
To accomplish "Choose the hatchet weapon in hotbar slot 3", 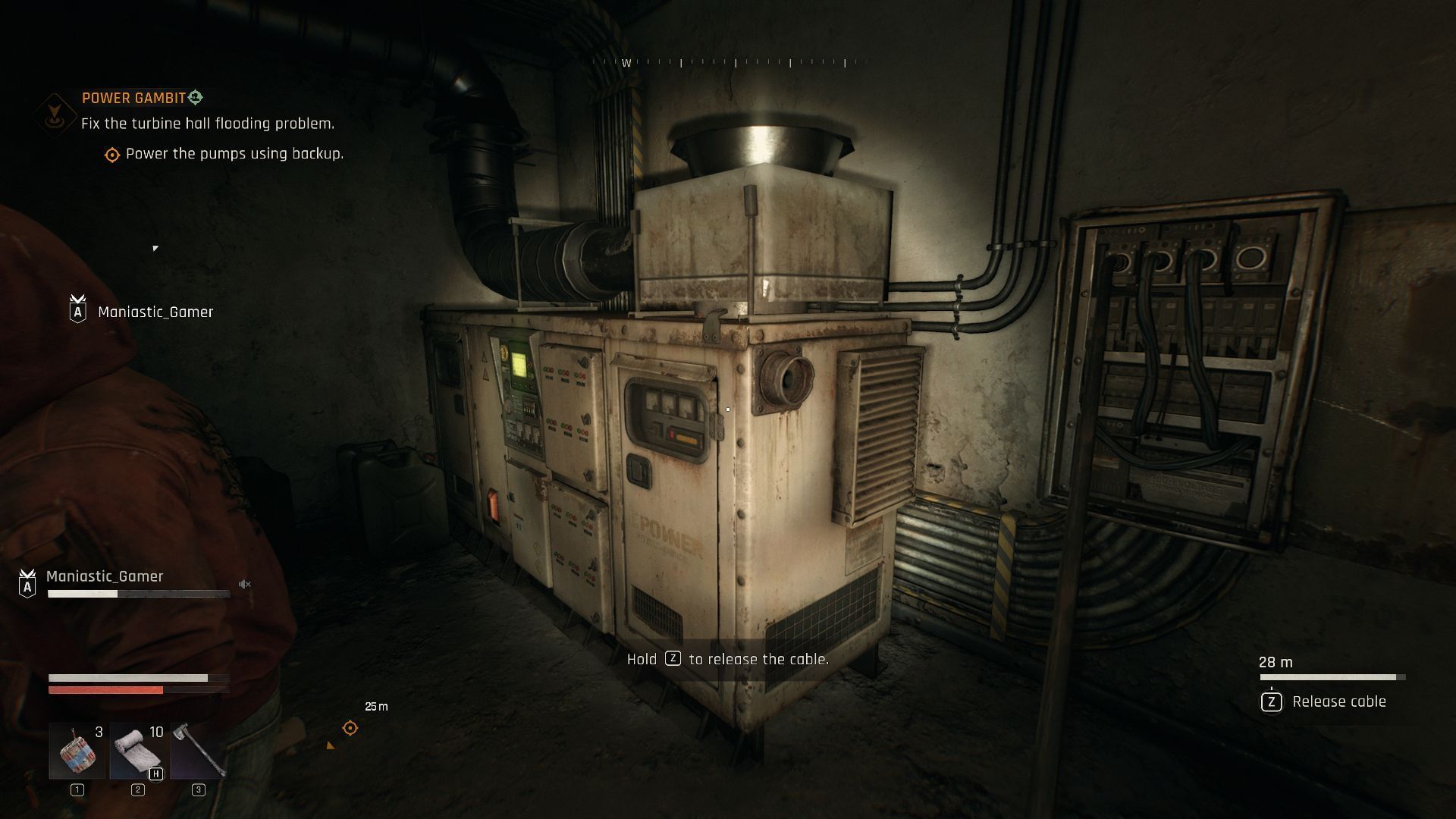I will click(x=198, y=748).
